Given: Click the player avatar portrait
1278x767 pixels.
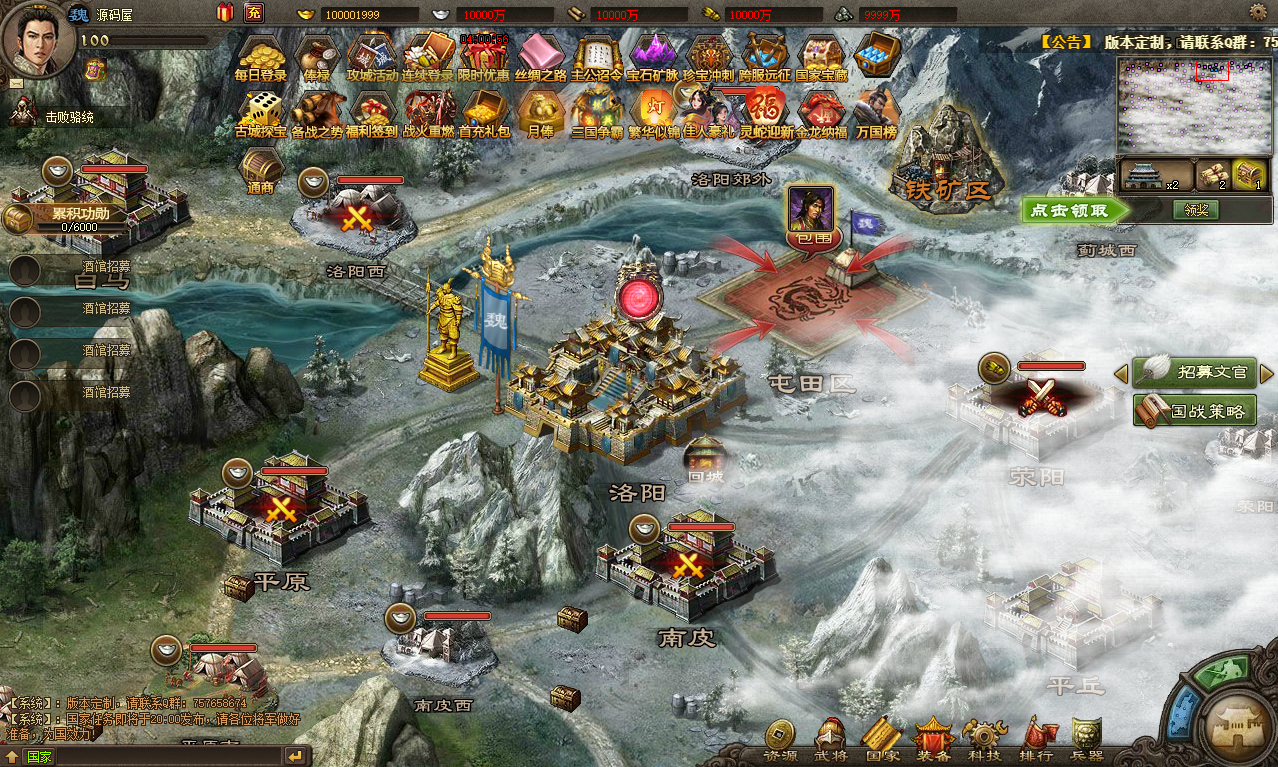Looking at the screenshot, I should coord(36,38).
